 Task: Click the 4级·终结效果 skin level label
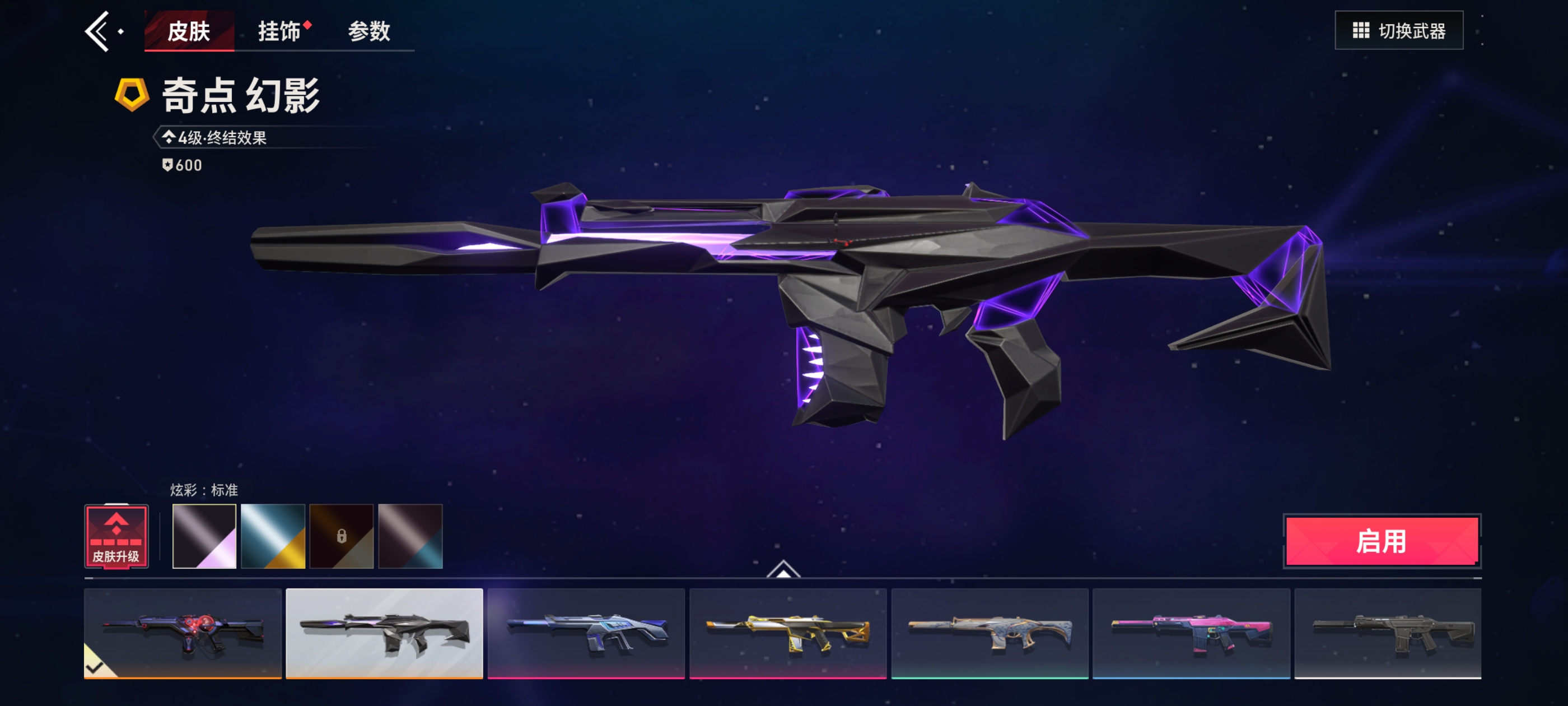click(x=222, y=138)
